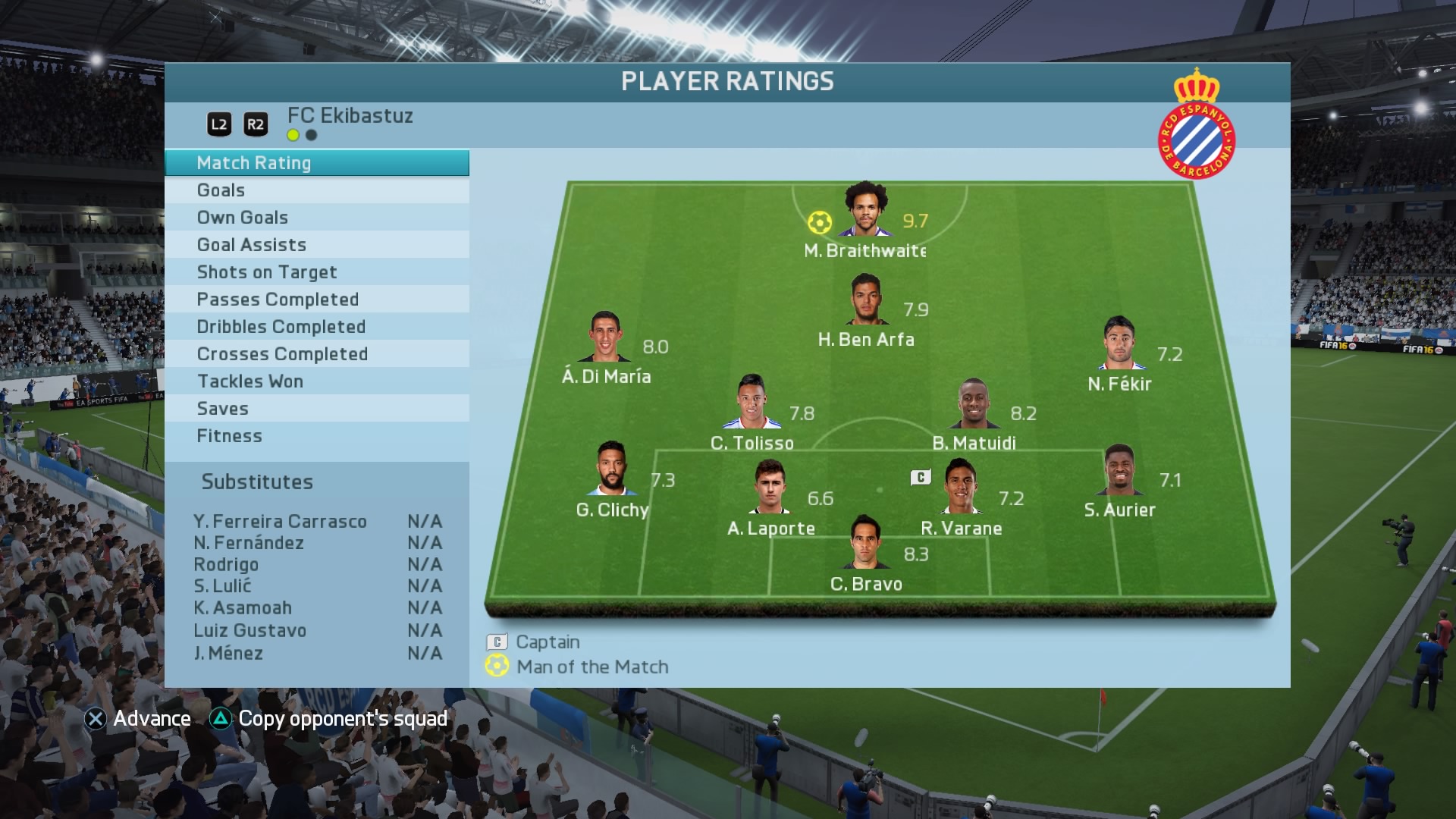
Task: Click B. Matuidi's player portrait
Action: pos(974,403)
